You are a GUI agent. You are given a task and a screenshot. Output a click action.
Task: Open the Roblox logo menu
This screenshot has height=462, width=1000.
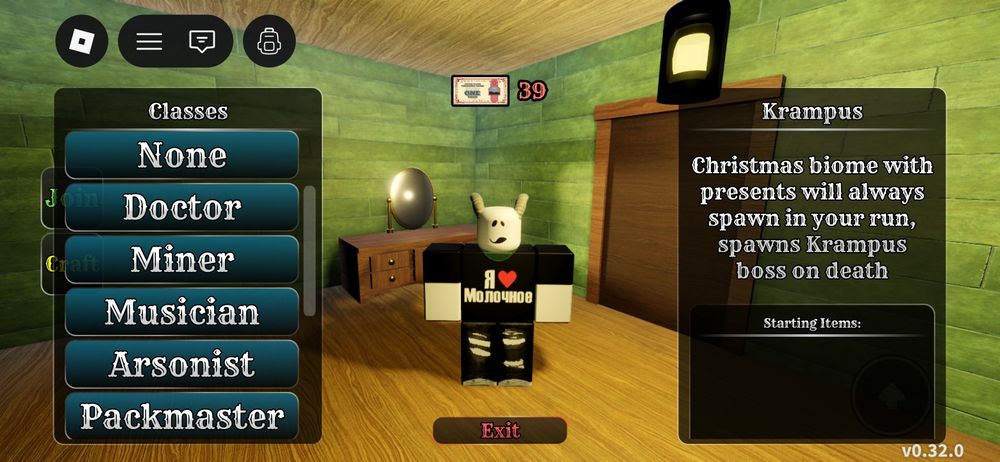pyautogui.click(x=81, y=41)
